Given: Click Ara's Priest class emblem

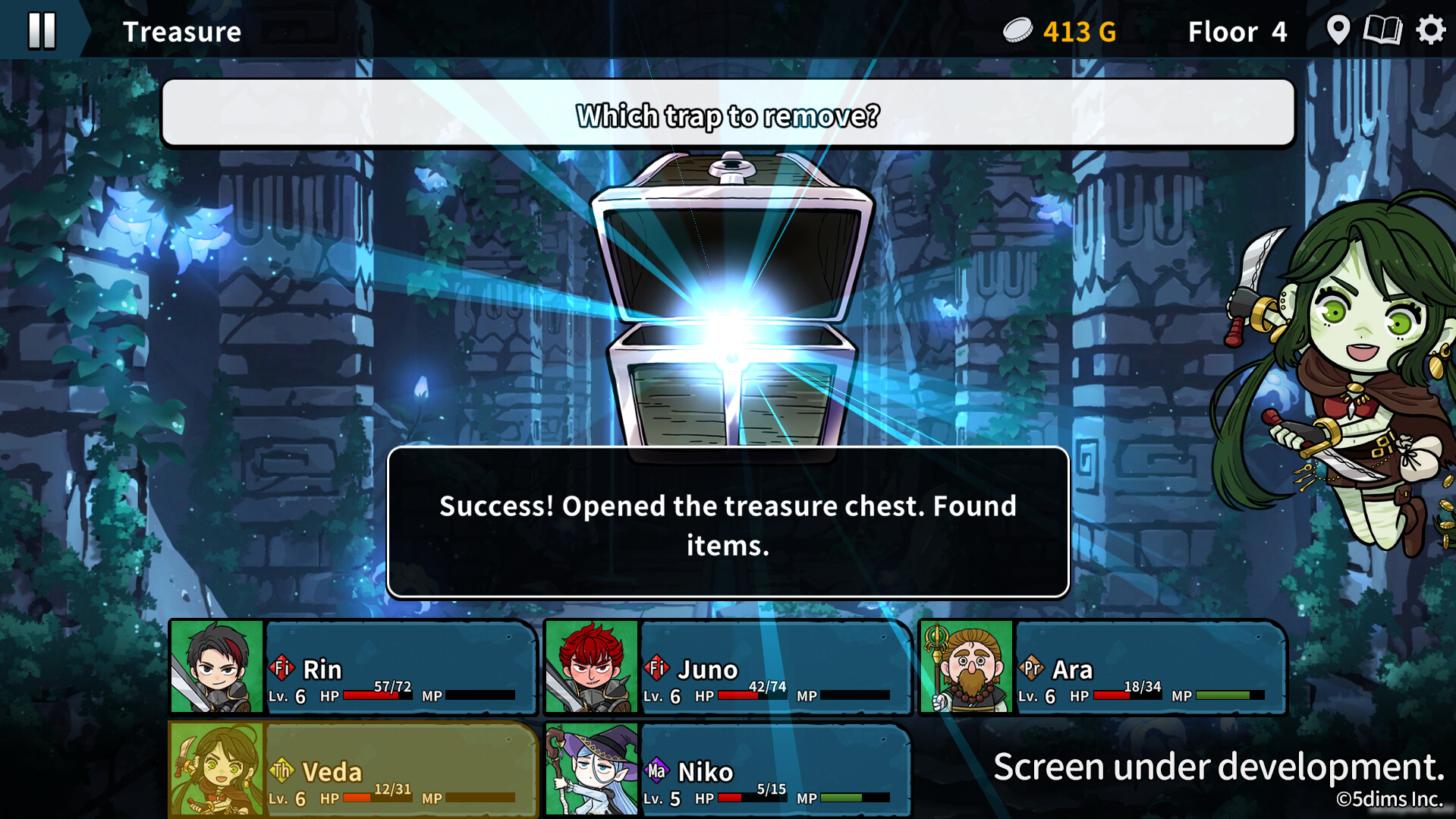Looking at the screenshot, I should 1032,669.
